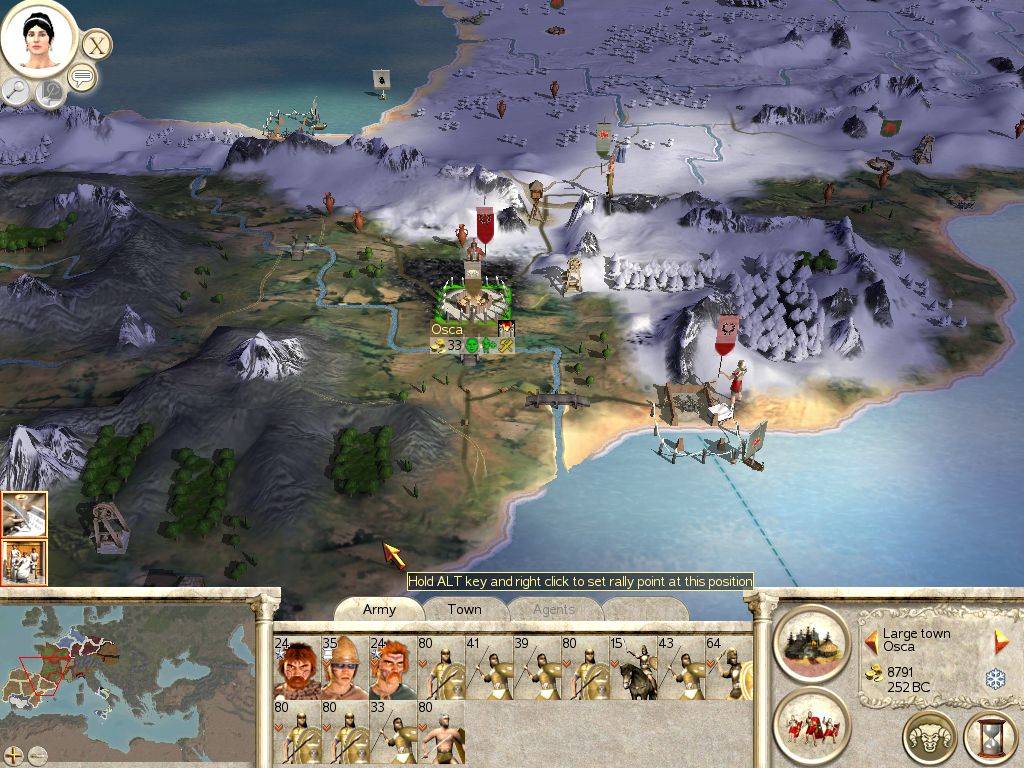Viewport: 1024px width, 768px height.
Task: Switch to the Town tab
Action: click(x=464, y=609)
